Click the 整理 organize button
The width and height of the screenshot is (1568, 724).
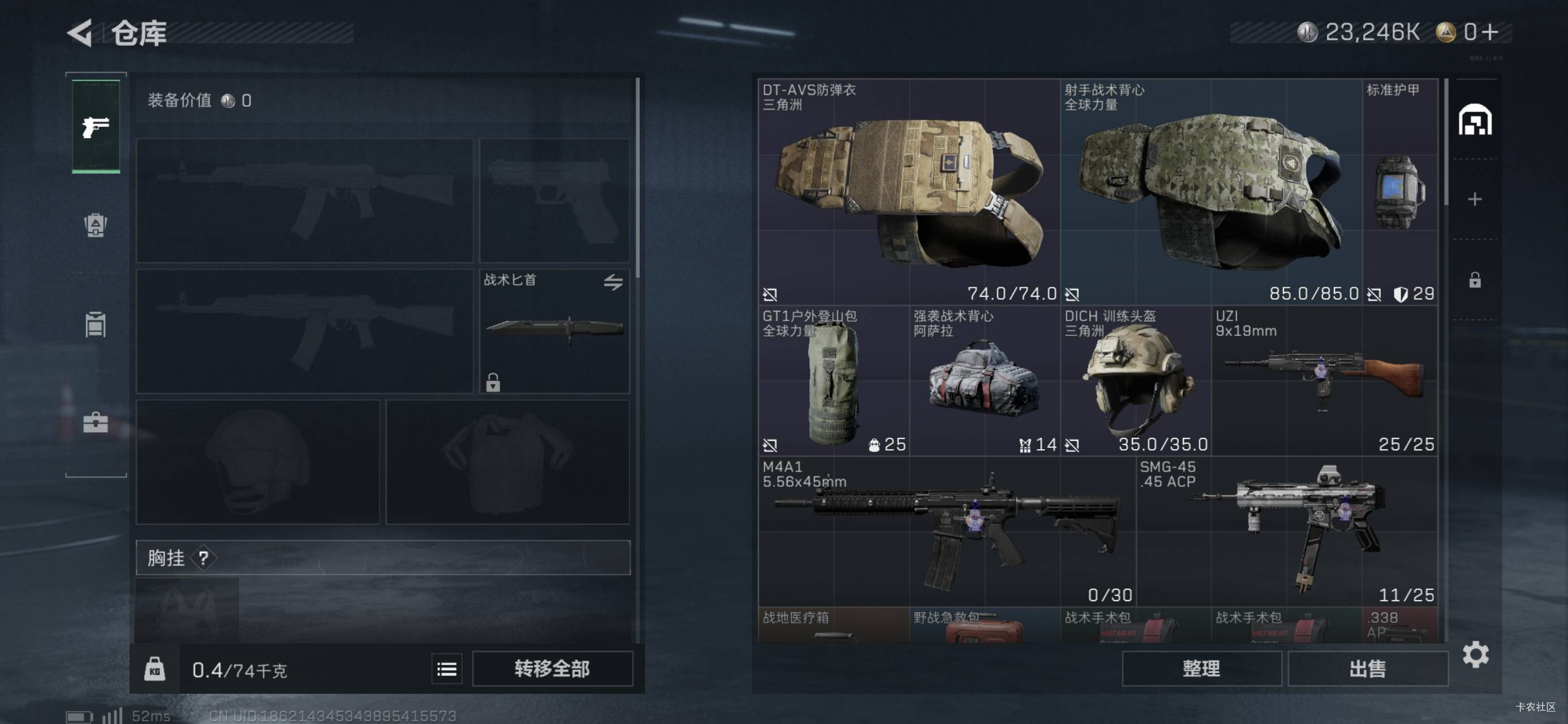(x=1201, y=669)
